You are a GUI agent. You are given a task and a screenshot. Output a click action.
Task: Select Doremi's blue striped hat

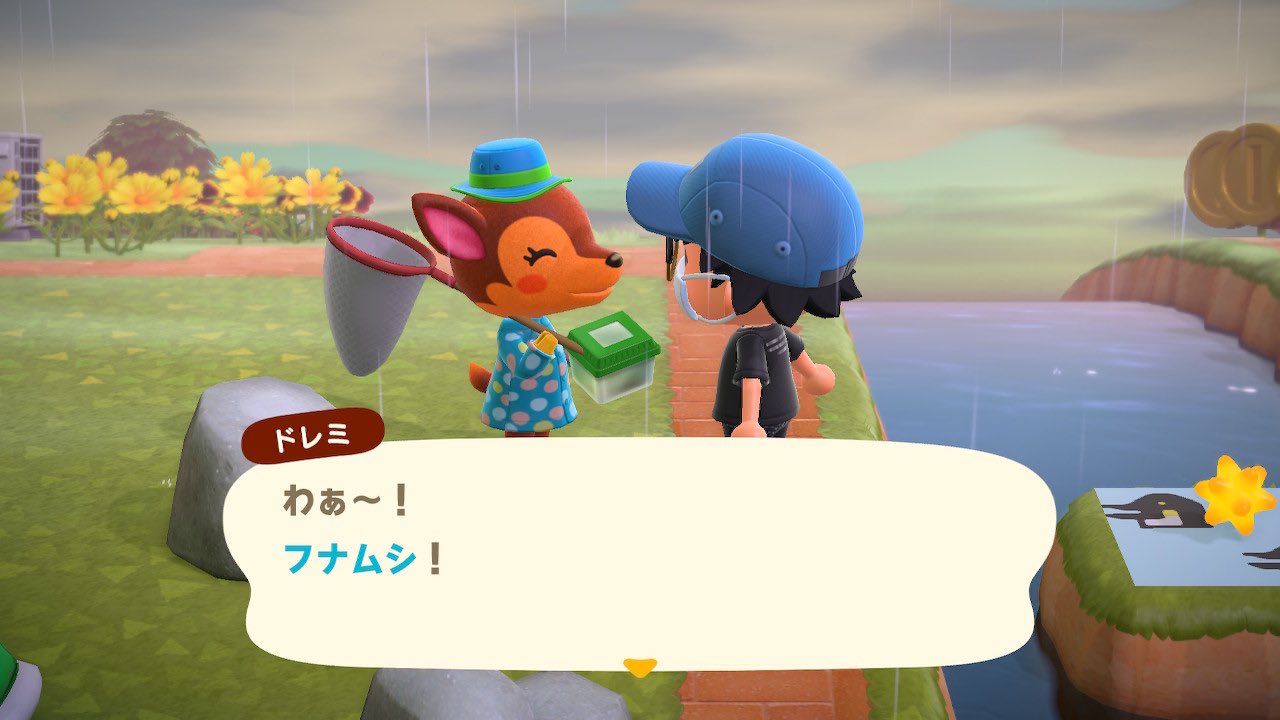point(508,166)
